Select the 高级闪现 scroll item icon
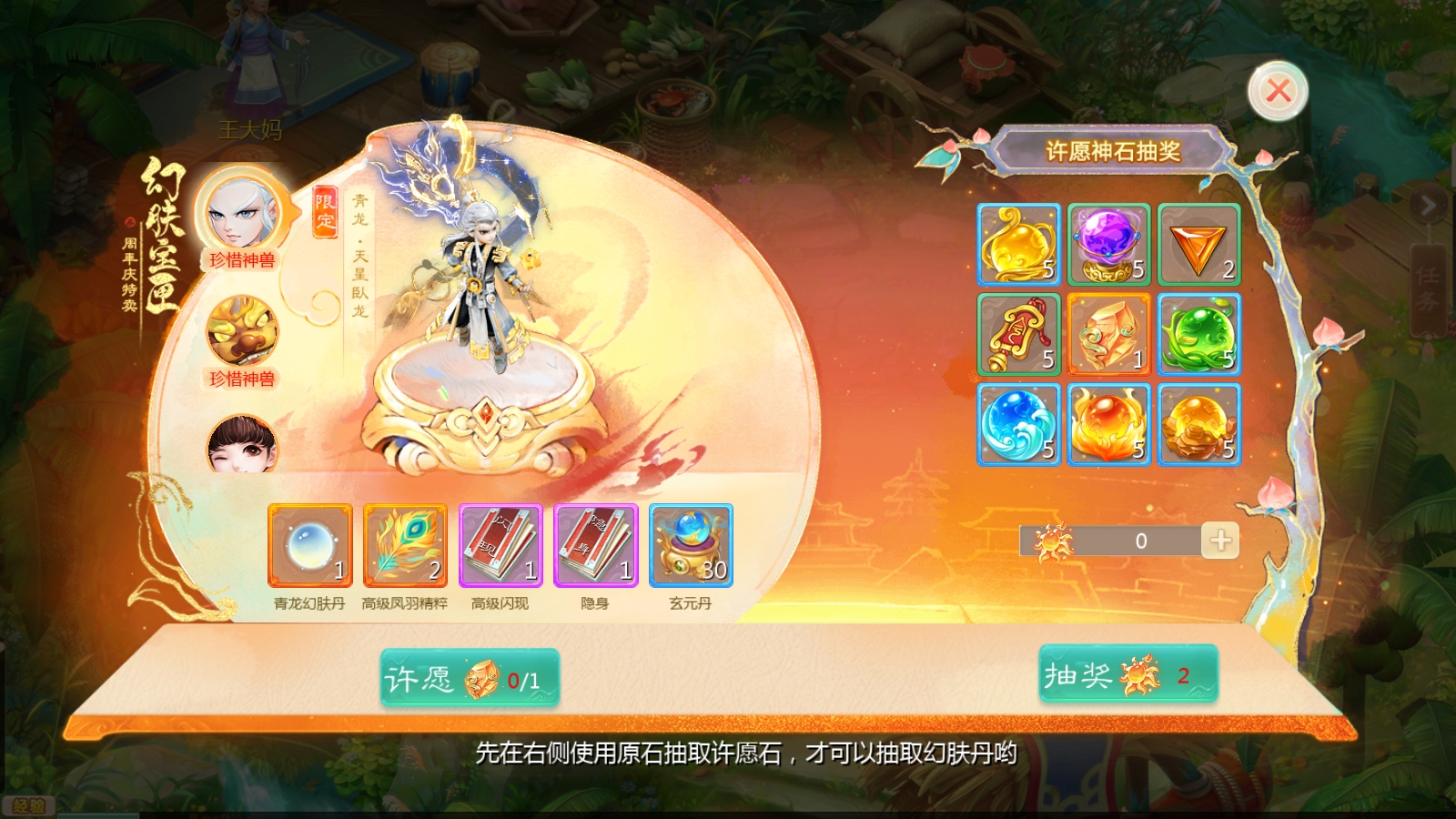 (500, 546)
